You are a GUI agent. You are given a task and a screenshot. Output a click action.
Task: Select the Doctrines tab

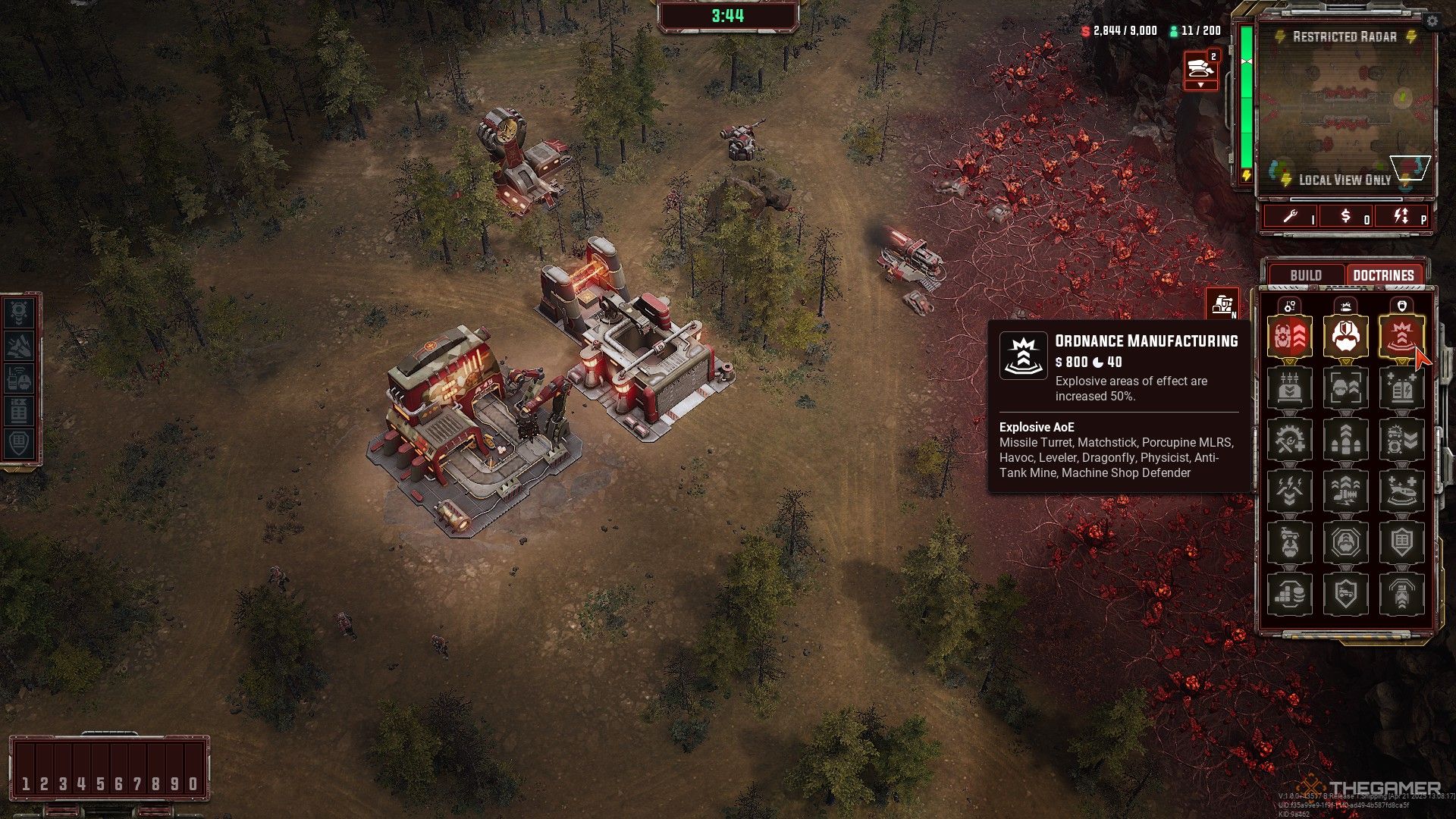pyautogui.click(x=1383, y=275)
